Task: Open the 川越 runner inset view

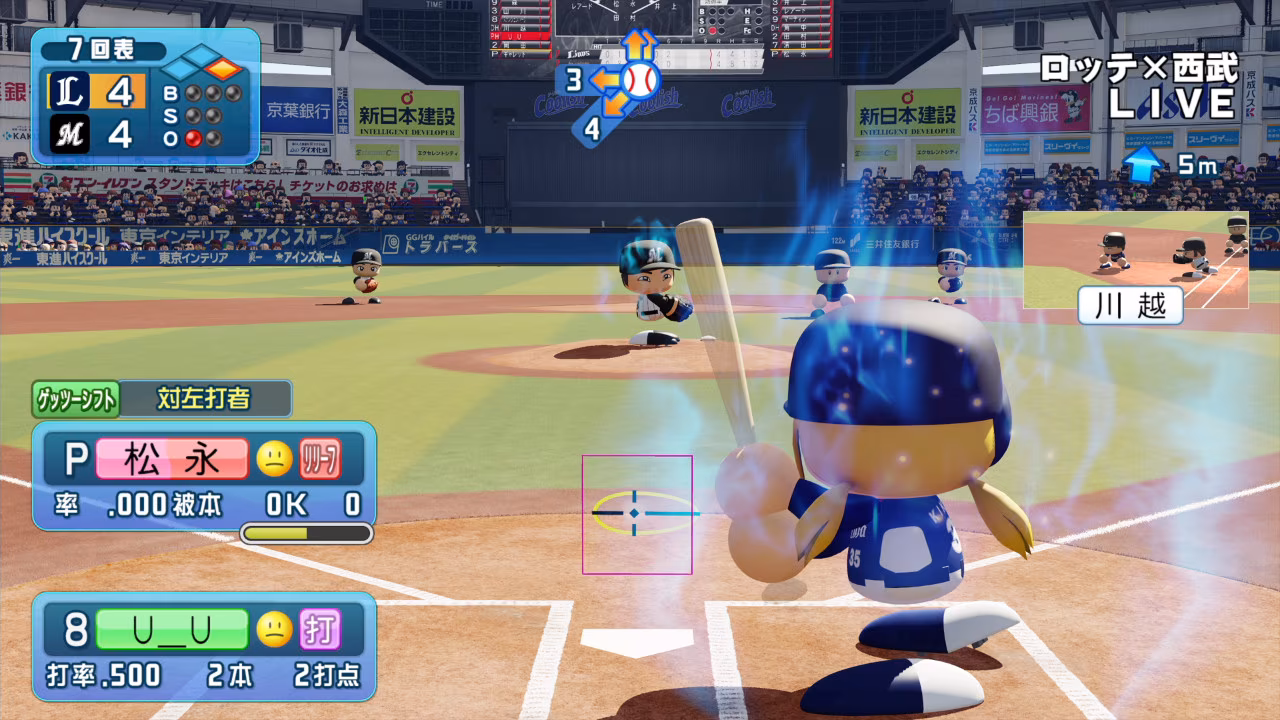Action: click(x=1135, y=259)
